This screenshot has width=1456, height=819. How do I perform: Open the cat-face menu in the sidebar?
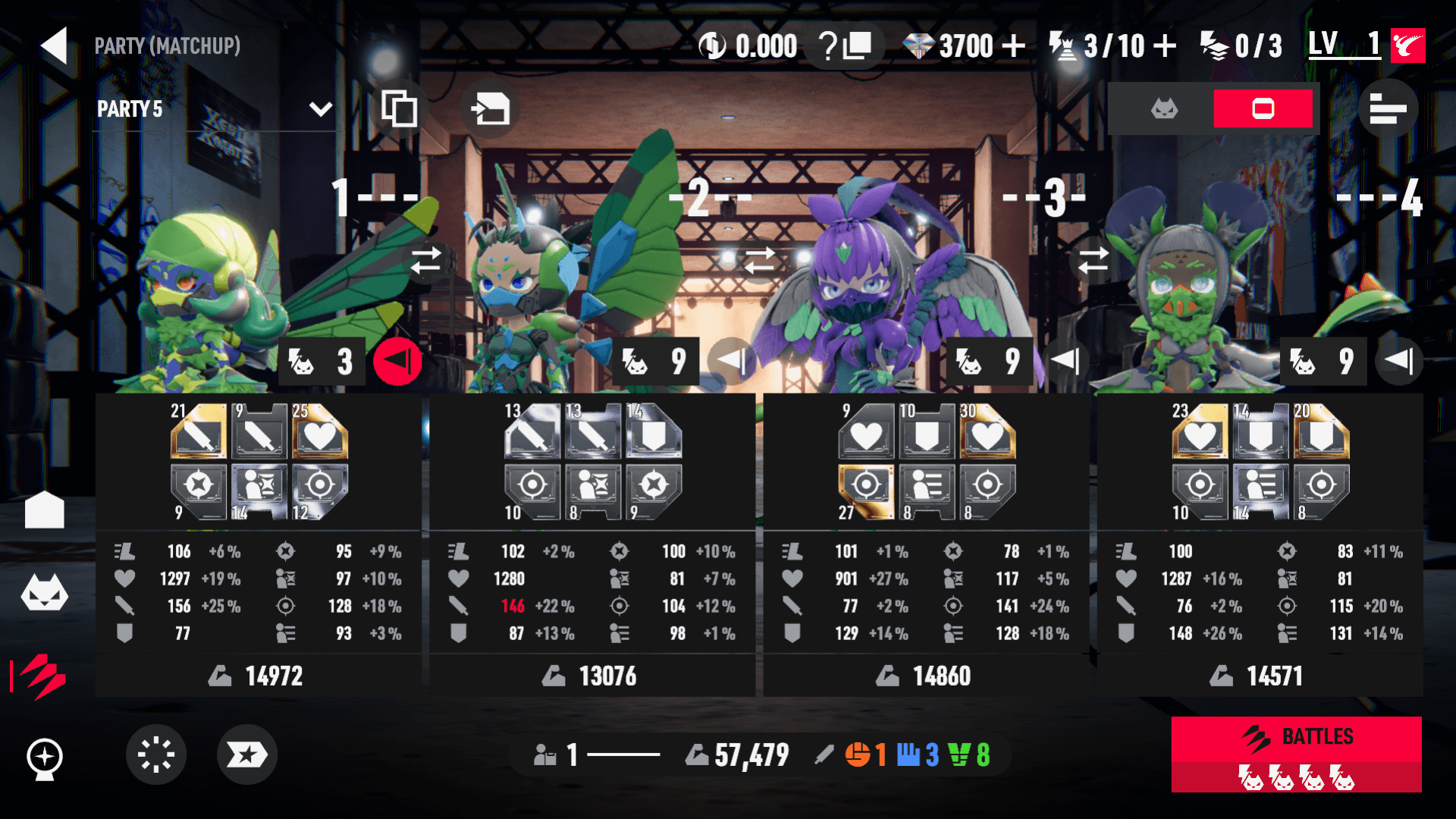tap(45, 593)
